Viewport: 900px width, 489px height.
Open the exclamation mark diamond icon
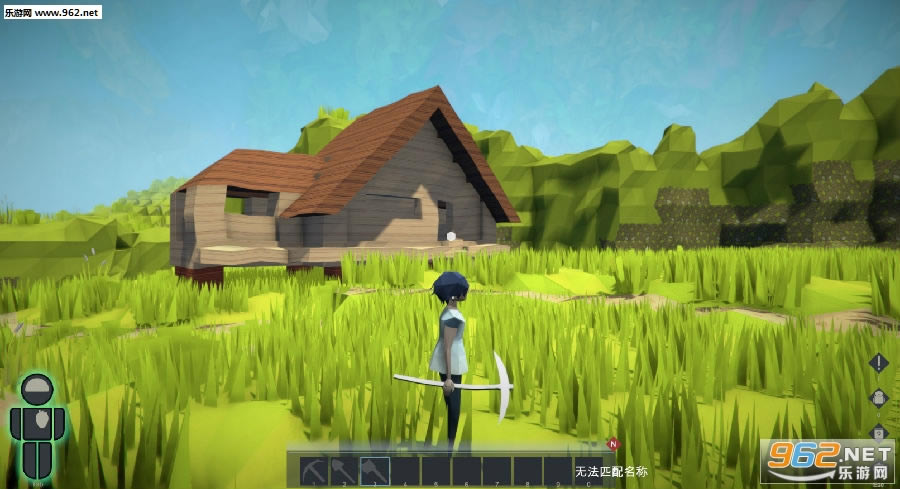(x=878, y=363)
